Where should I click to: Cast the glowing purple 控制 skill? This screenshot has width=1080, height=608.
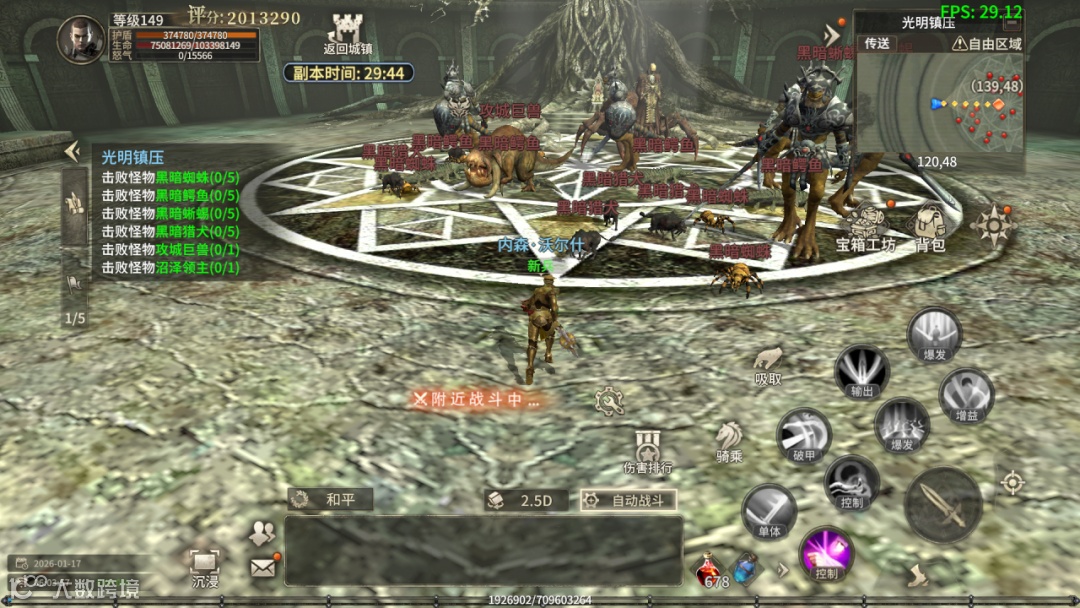click(x=826, y=553)
